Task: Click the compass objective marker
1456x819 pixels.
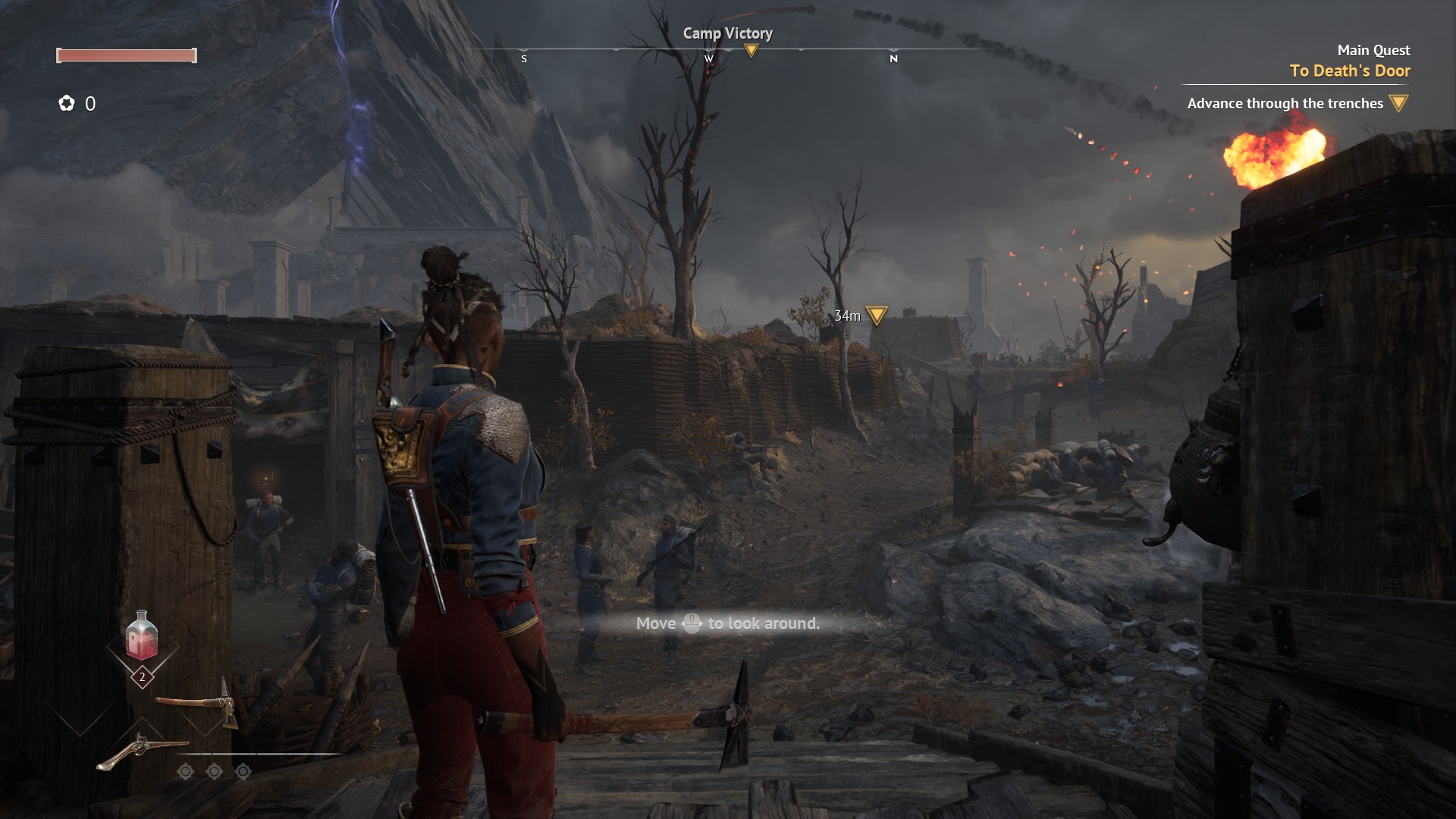Action: [x=751, y=51]
